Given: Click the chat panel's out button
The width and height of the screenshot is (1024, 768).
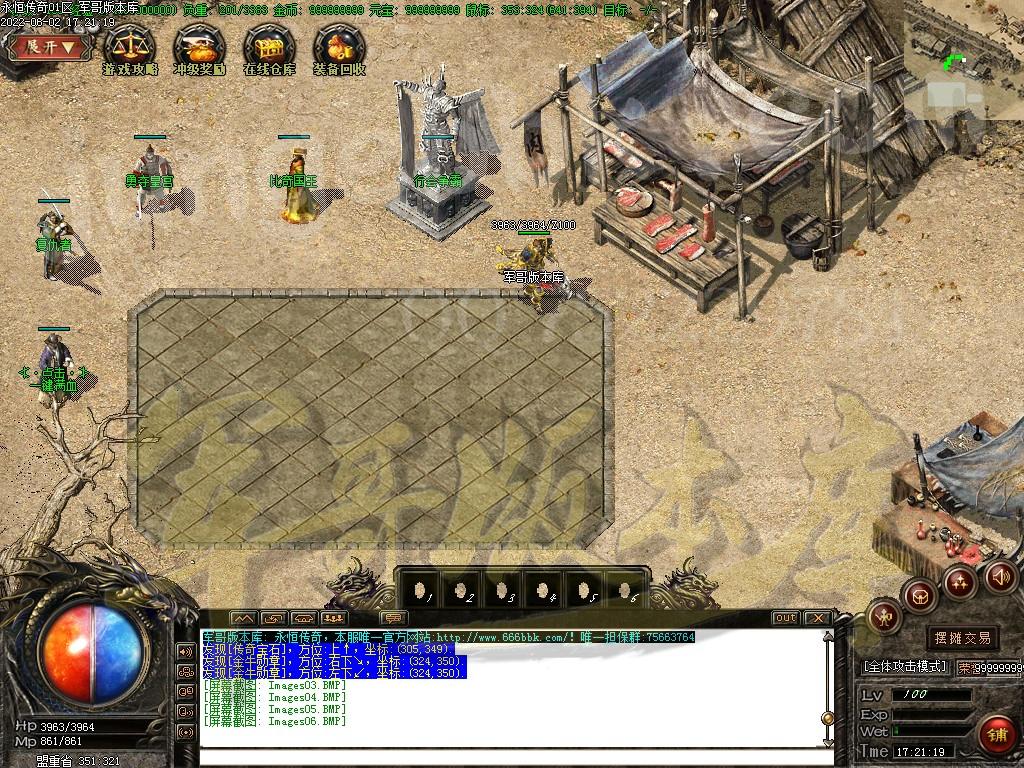Looking at the screenshot, I should [x=786, y=618].
